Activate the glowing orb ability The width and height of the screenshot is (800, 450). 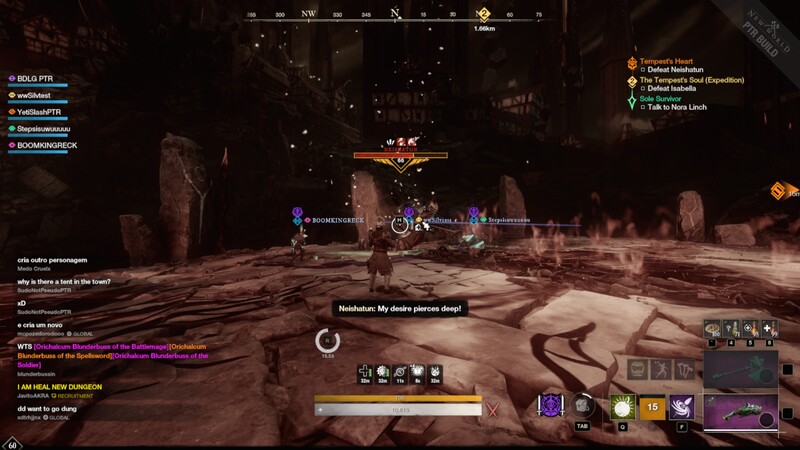click(622, 407)
